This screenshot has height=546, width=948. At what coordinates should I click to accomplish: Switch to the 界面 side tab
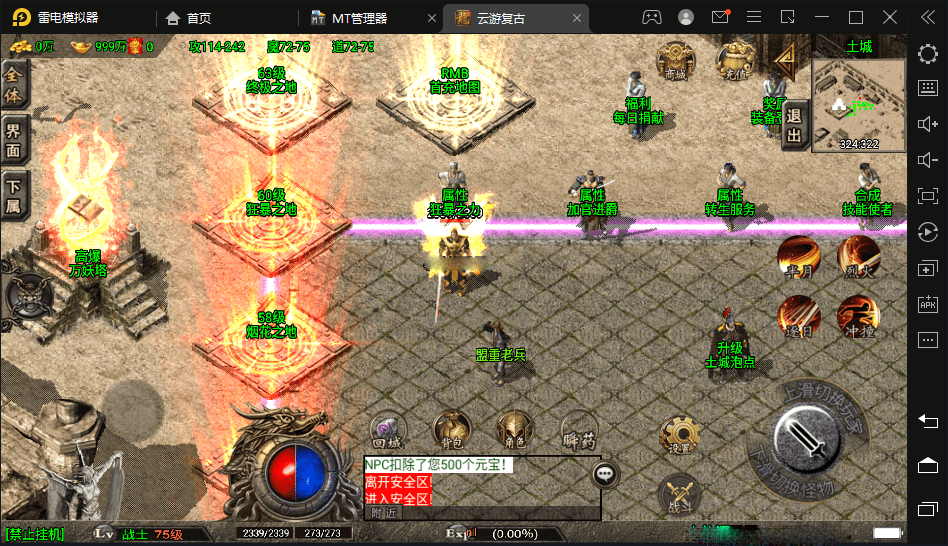15,140
